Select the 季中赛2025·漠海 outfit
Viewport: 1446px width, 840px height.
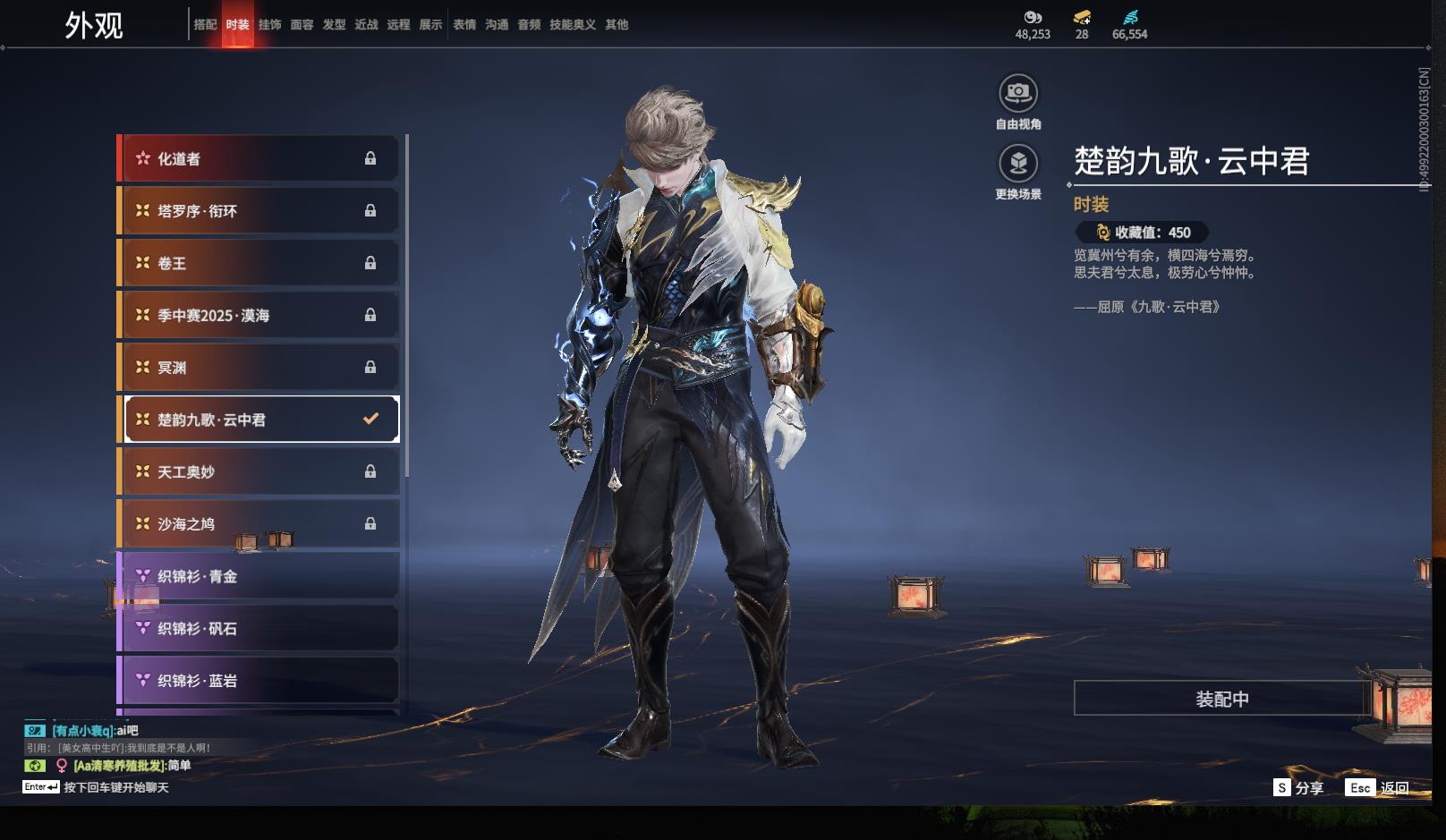click(x=259, y=315)
